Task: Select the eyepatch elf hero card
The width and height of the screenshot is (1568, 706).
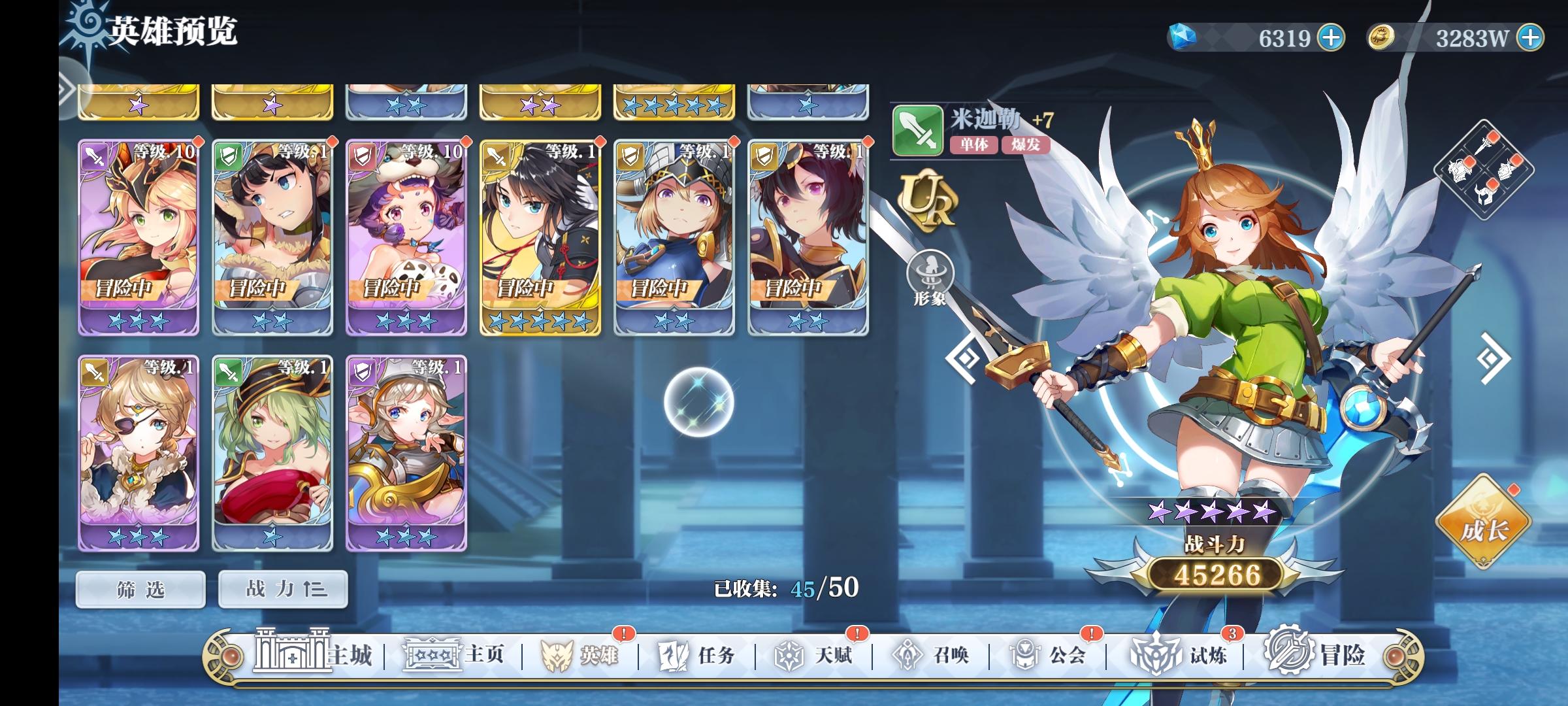Action: (139, 451)
